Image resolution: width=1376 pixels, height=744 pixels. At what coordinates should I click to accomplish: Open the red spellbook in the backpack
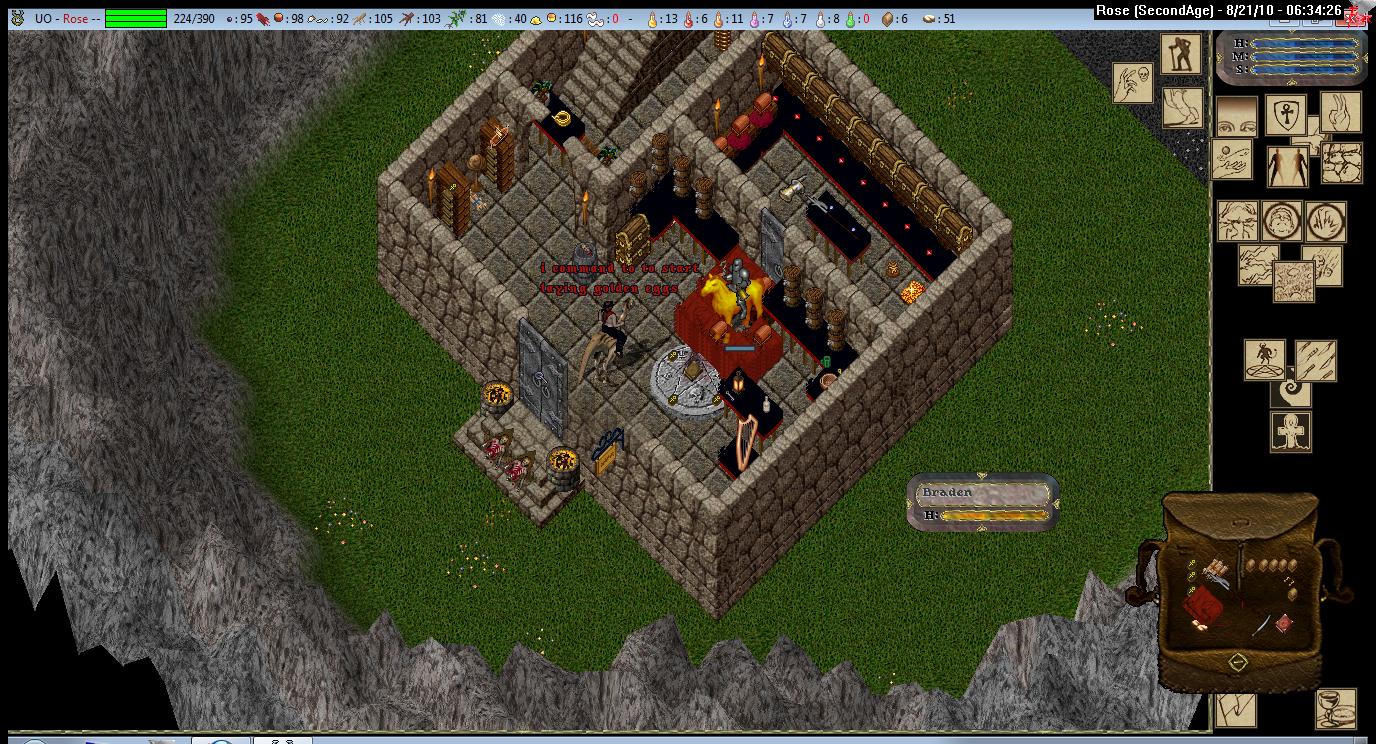(1204, 606)
